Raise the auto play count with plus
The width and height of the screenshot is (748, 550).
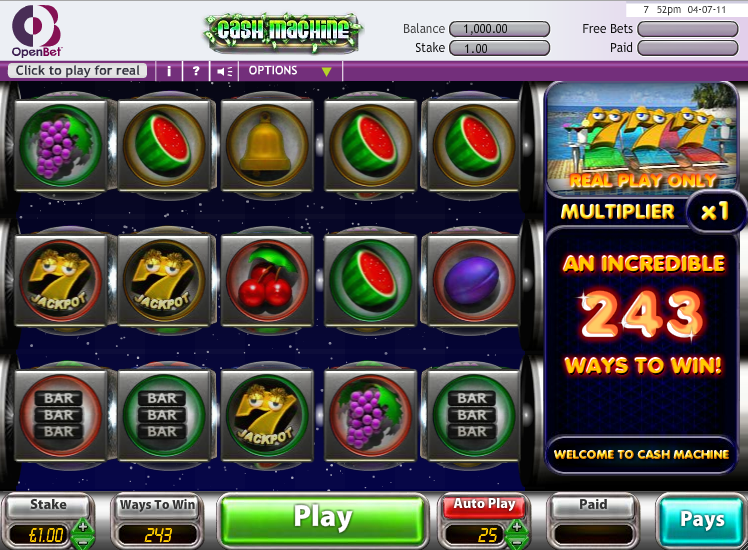(517, 526)
